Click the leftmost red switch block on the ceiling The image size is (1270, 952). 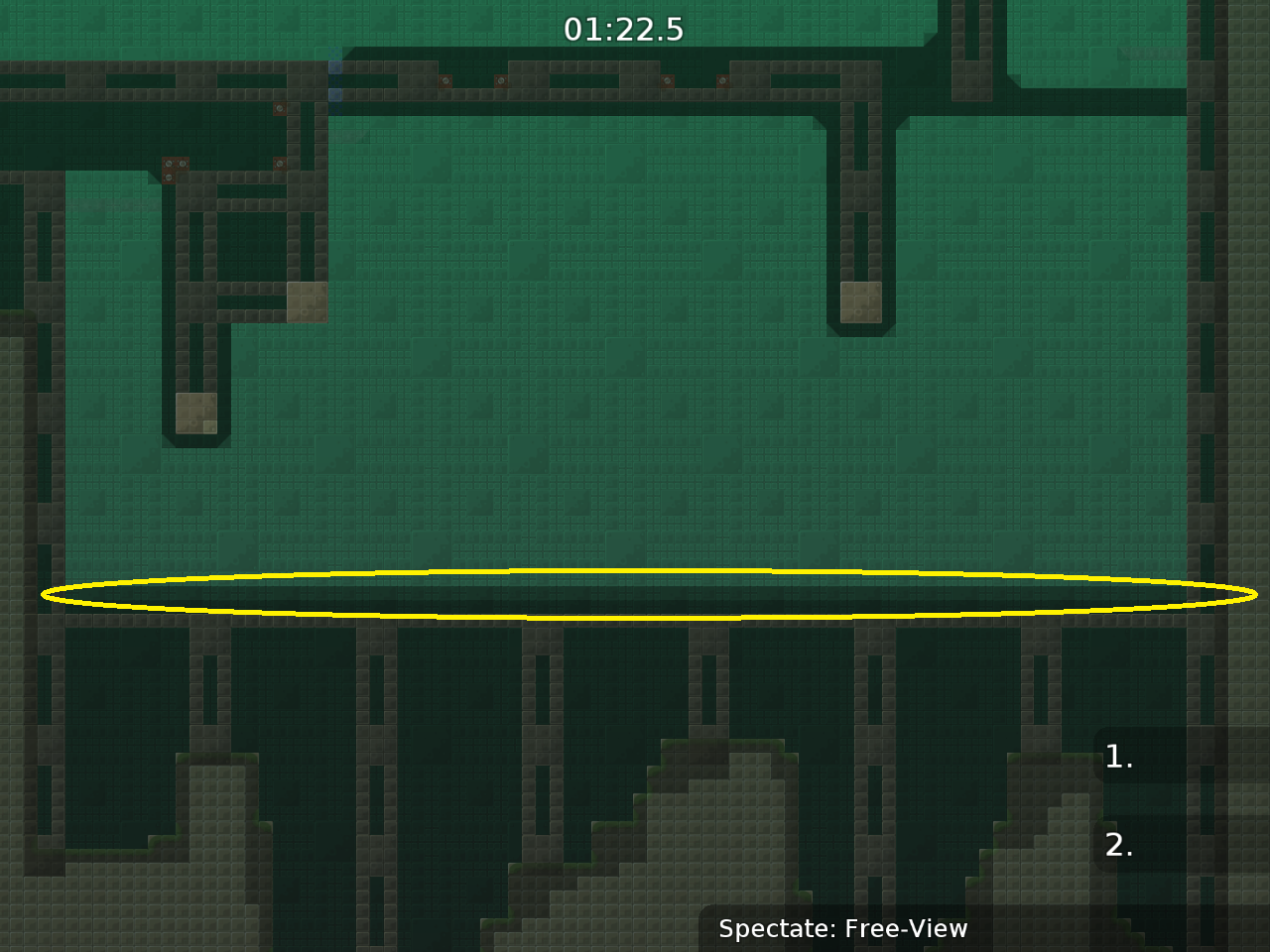coord(445,81)
